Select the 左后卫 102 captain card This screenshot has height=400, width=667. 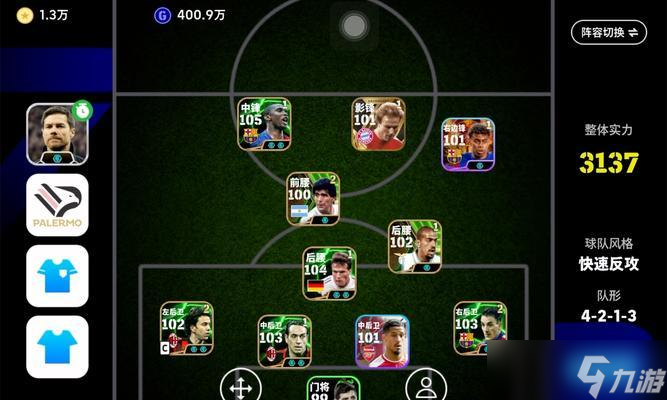point(186,328)
